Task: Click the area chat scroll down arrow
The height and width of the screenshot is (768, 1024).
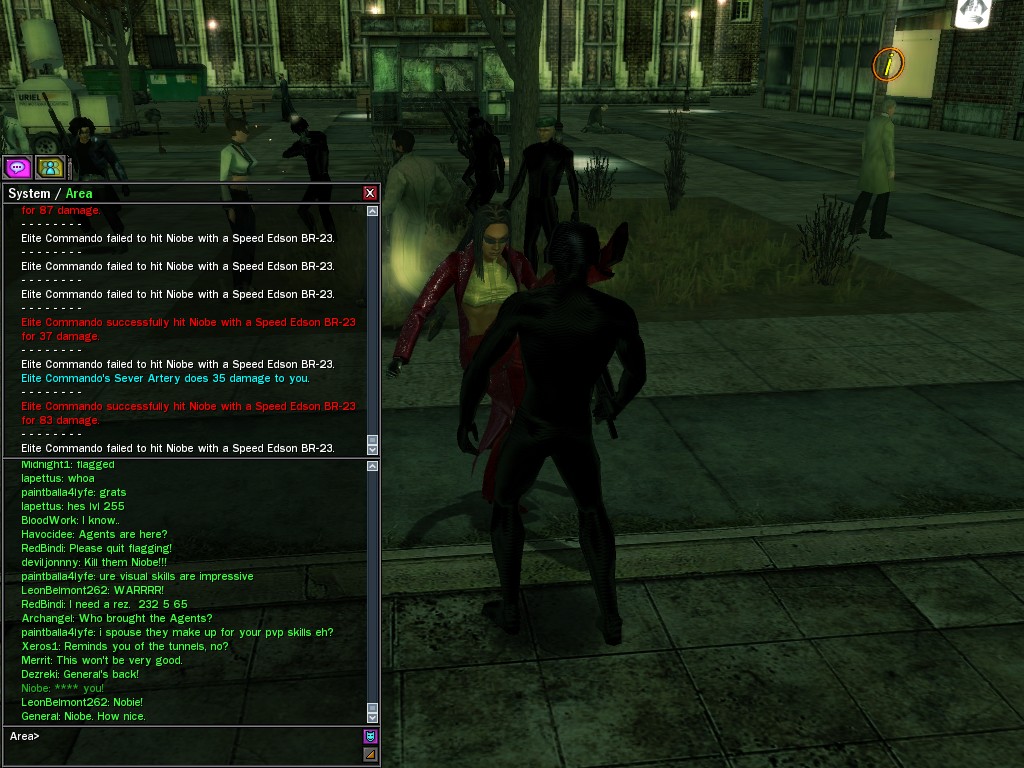Action: (373, 717)
